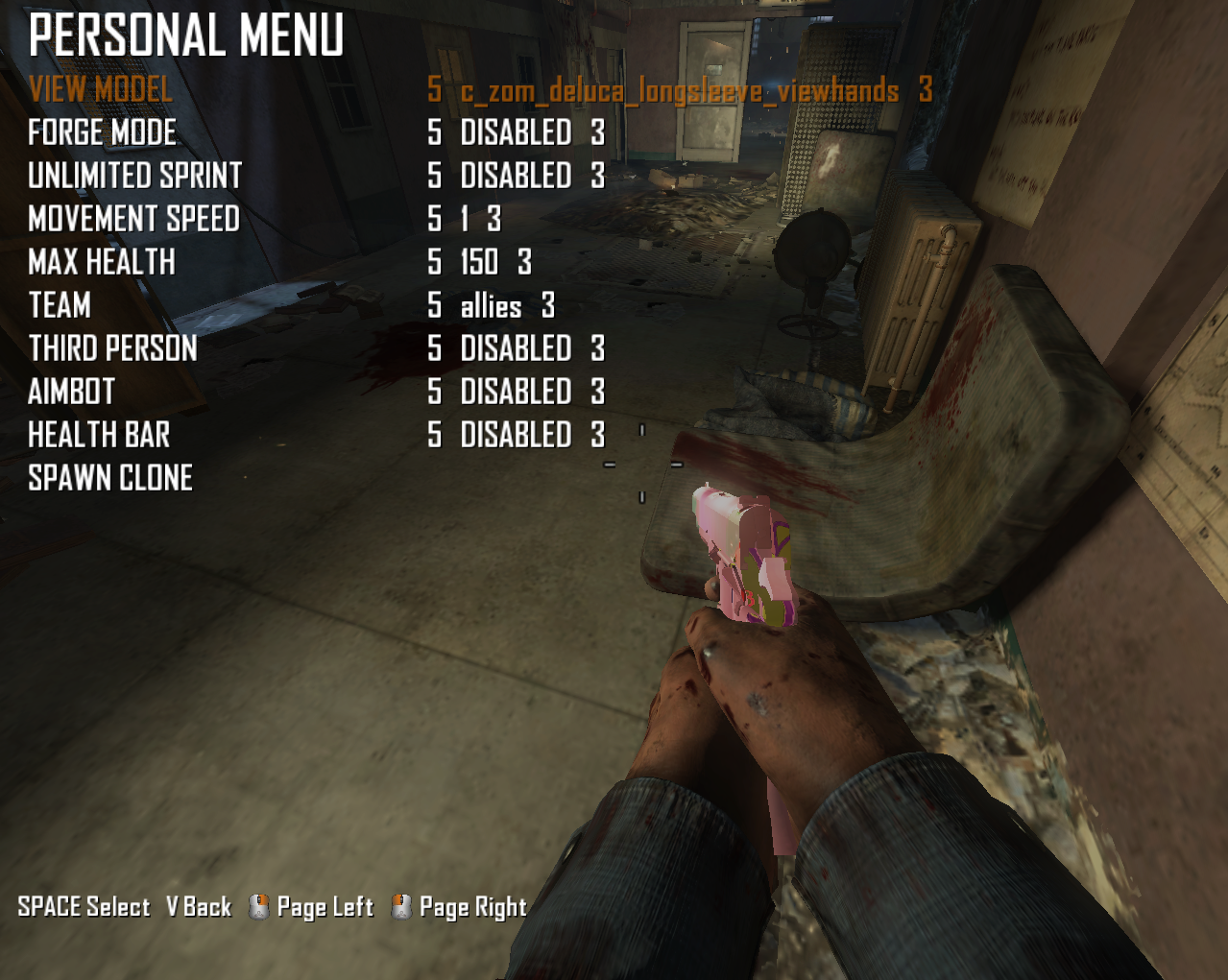Choose the Movement Speed option
This screenshot has height=980, width=1228.
[134, 220]
